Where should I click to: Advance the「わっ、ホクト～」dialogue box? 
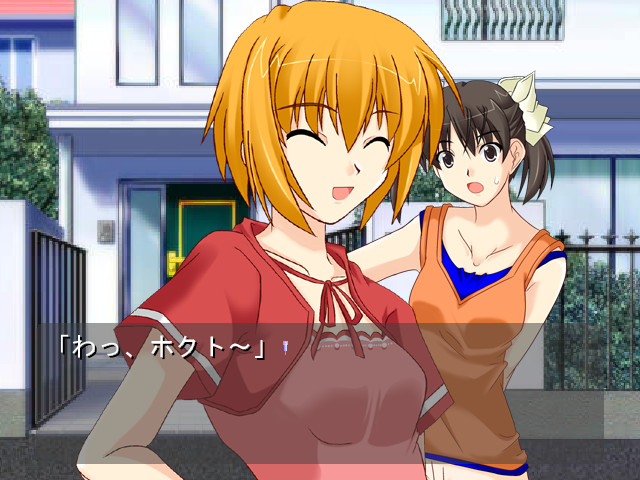point(320,380)
